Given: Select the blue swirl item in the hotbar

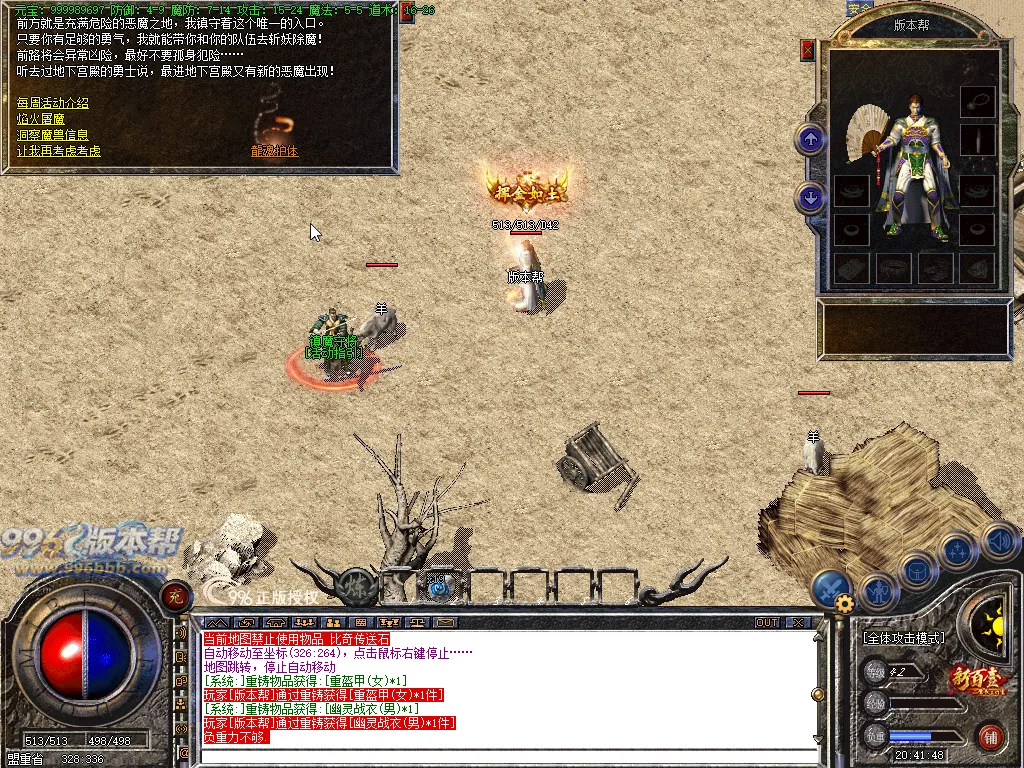Looking at the screenshot, I should click(437, 586).
